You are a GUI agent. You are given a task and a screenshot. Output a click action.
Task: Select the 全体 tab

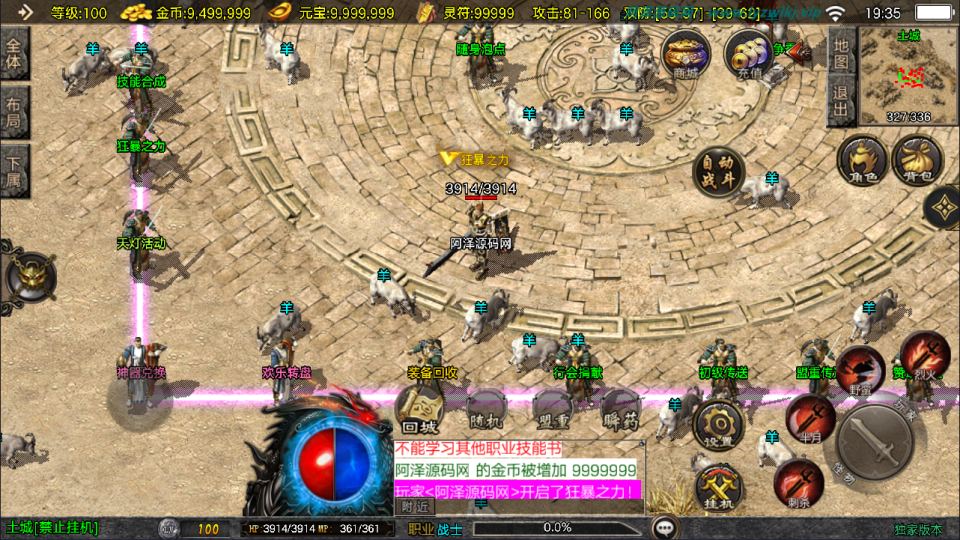click(x=14, y=55)
